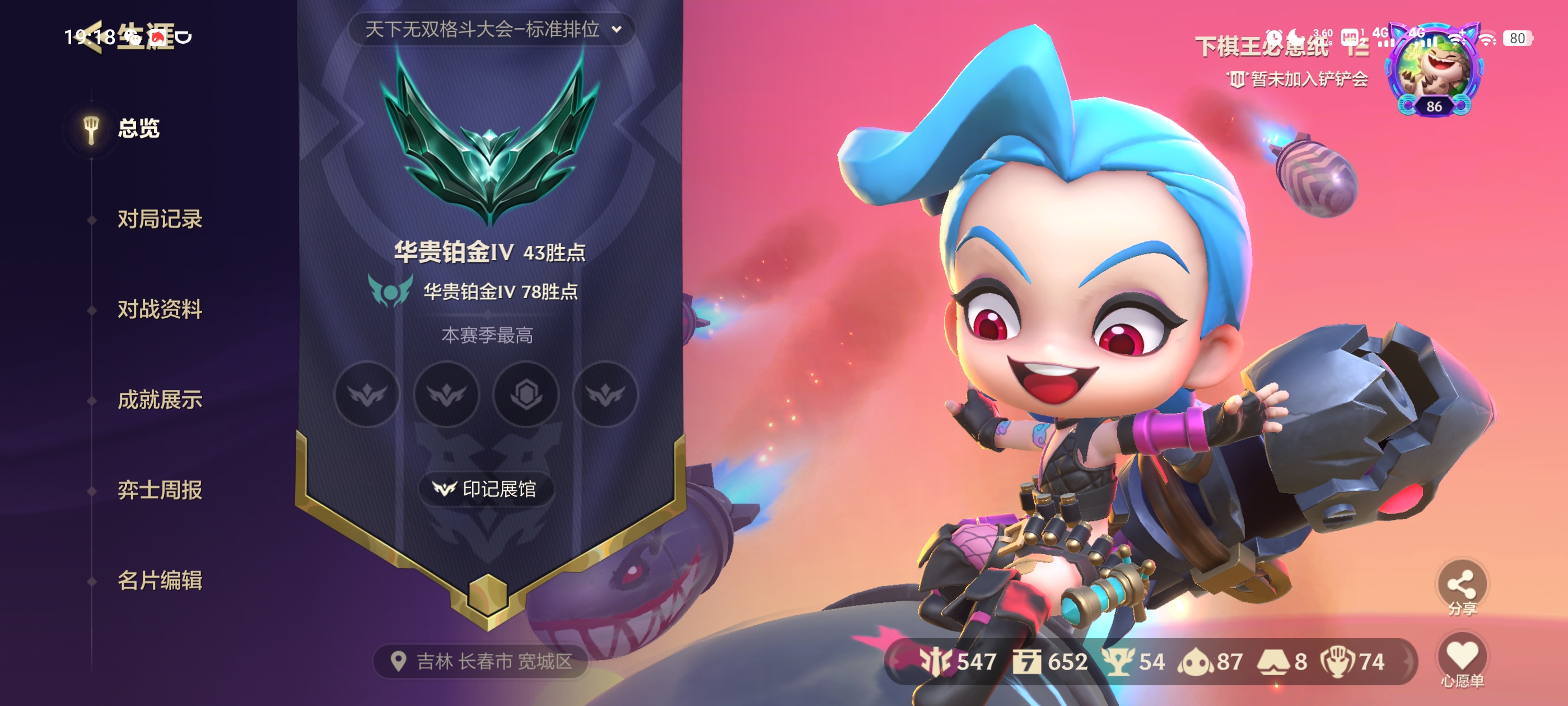Screen dimensions: 1568x706
Task: Choose the 名片编辑 card edit tab
Action: click(160, 580)
